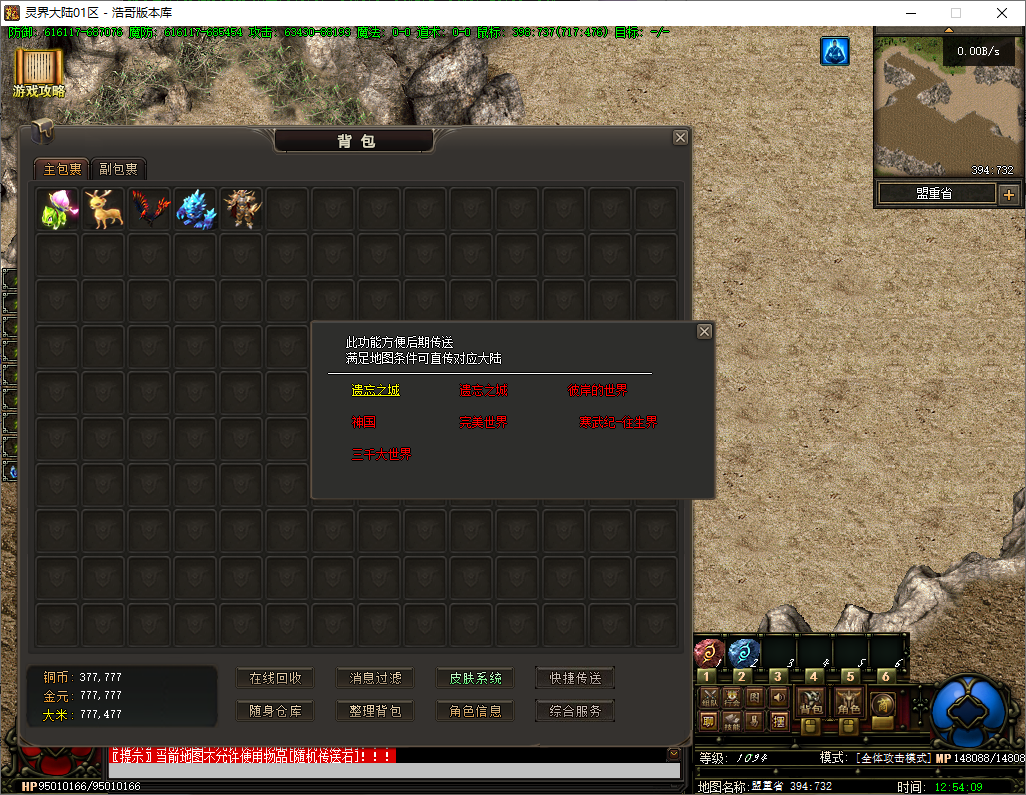Click the plus button beside 盟重省

point(1008,194)
